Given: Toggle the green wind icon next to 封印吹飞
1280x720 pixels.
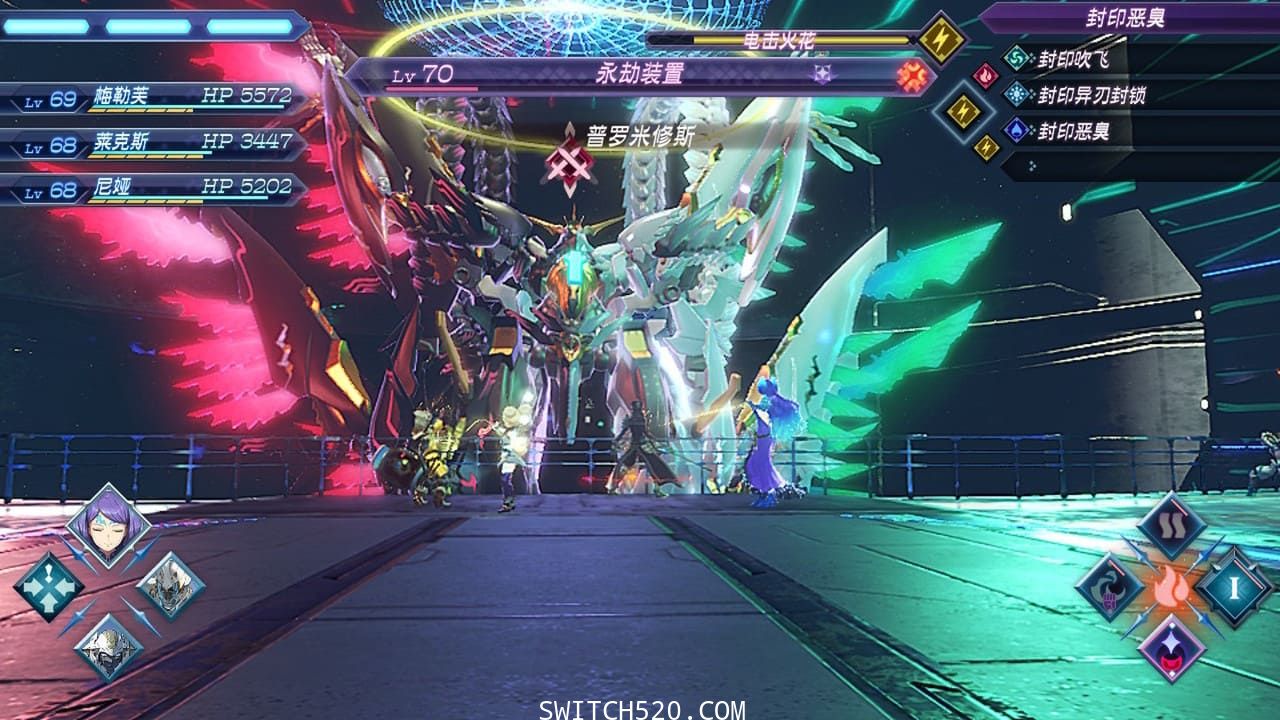Looking at the screenshot, I should click(x=1016, y=58).
